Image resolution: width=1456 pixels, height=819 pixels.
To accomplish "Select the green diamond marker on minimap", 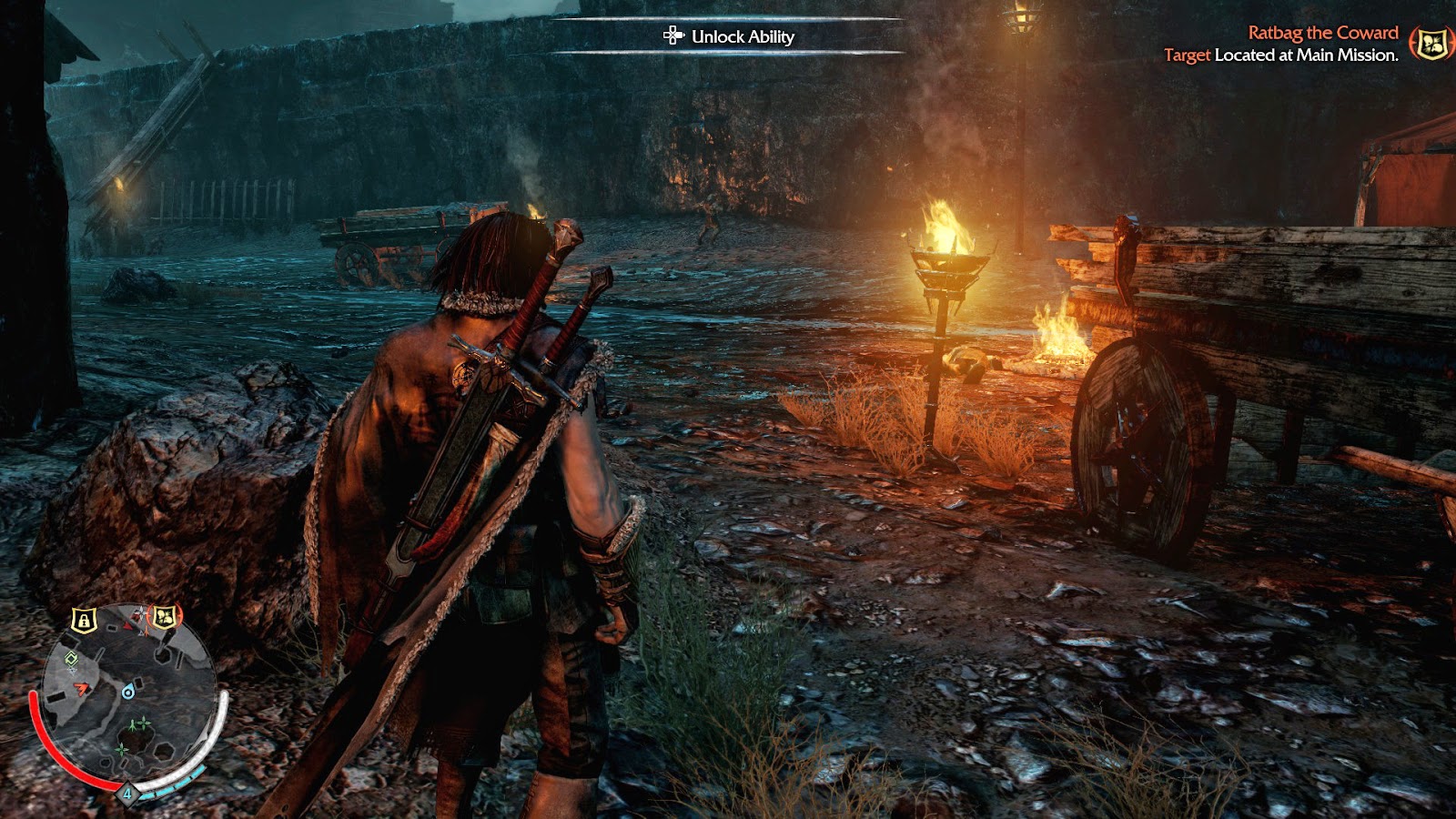I will coord(71,659).
